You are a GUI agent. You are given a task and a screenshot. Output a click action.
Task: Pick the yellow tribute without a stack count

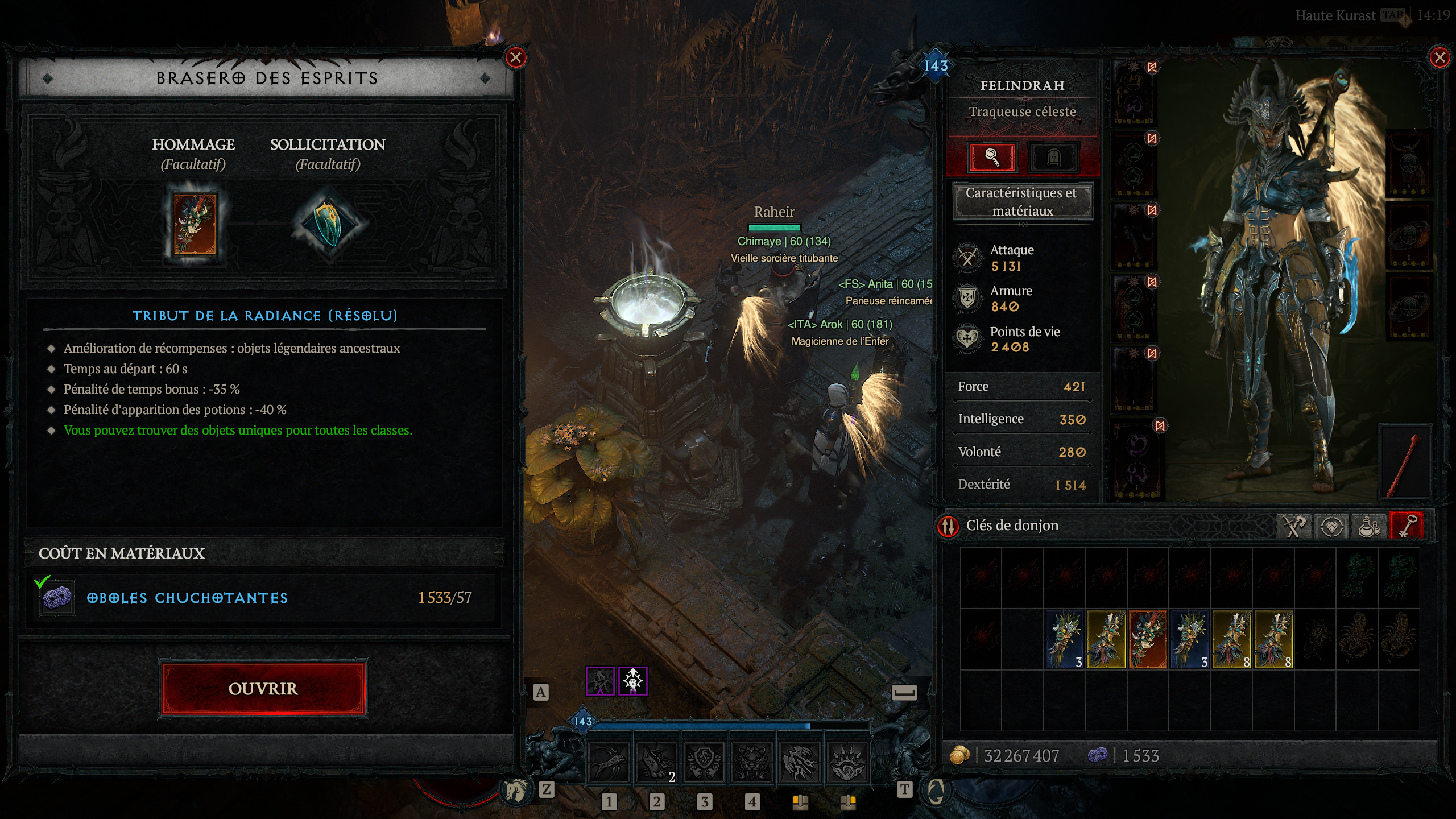tap(1106, 639)
